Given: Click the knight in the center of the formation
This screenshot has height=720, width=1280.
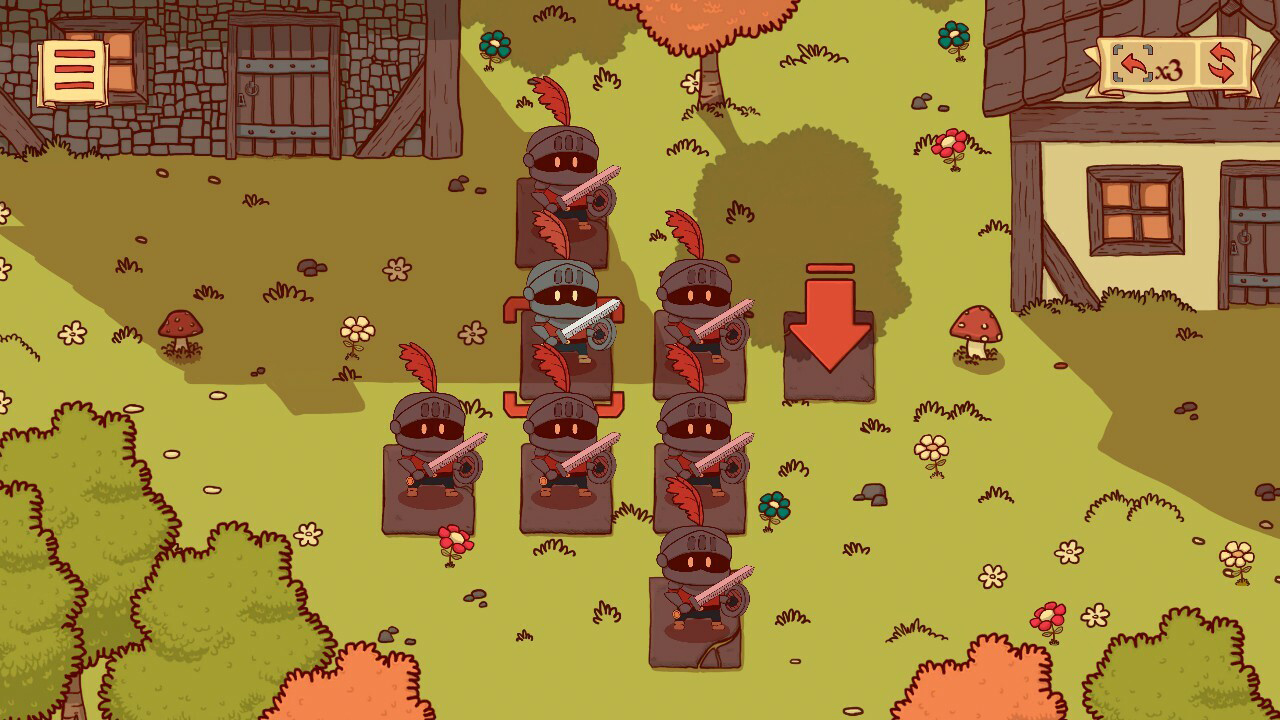Looking at the screenshot, I should click(x=565, y=460).
